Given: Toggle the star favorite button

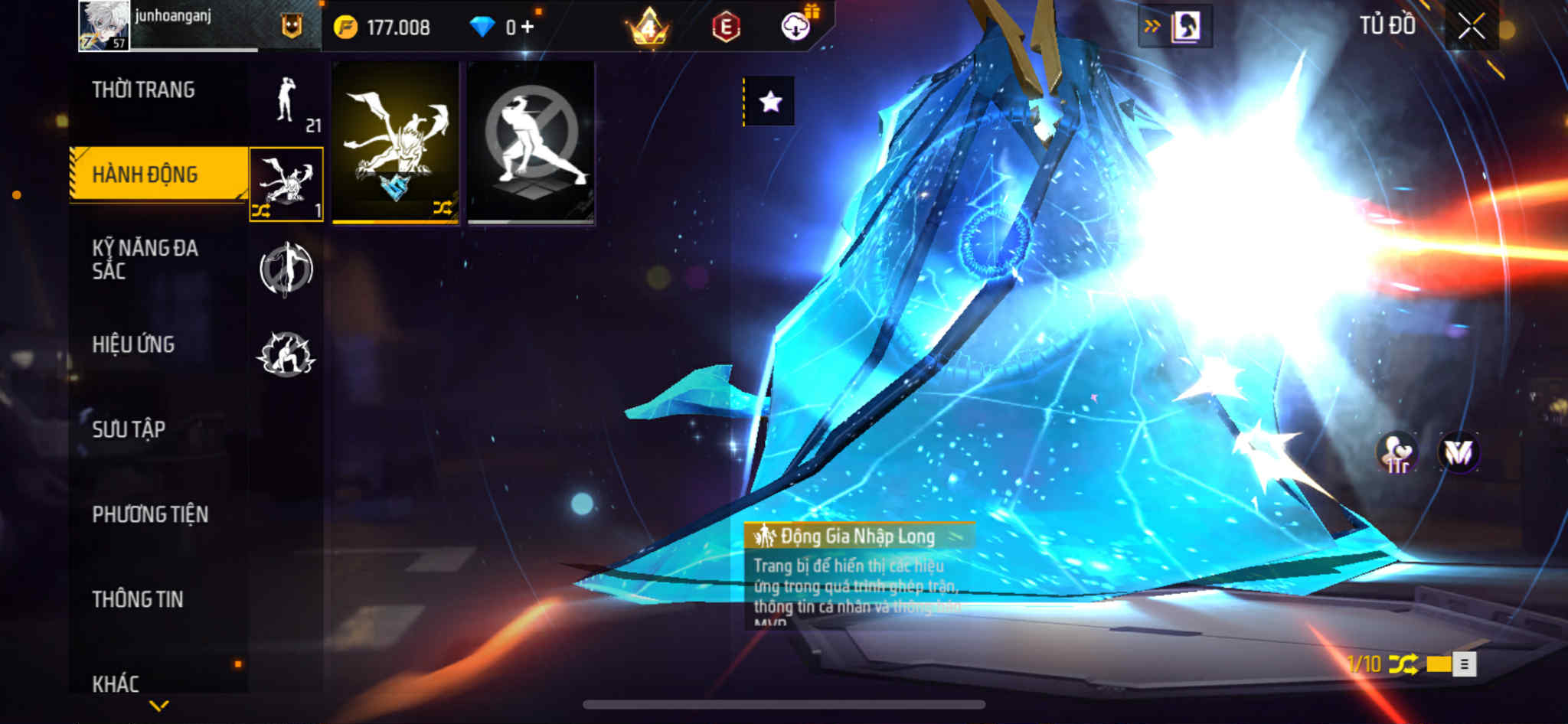Looking at the screenshot, I should click(770, 101).
